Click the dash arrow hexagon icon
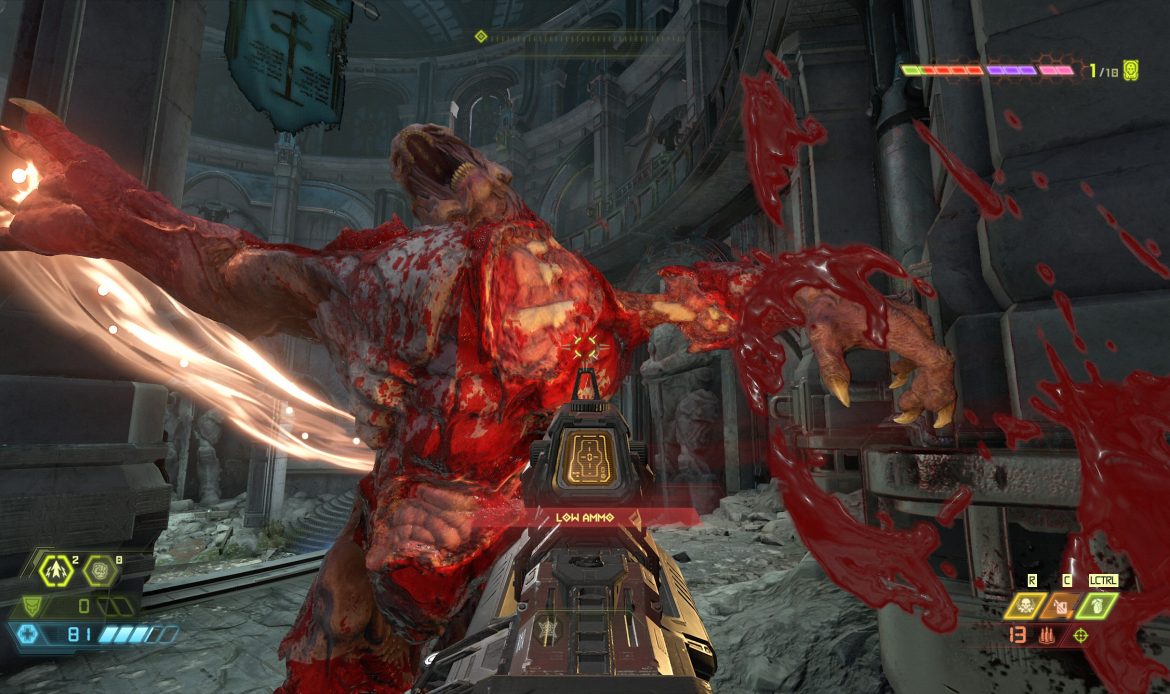Screen dimensions: 1170x694 point(56,570)
